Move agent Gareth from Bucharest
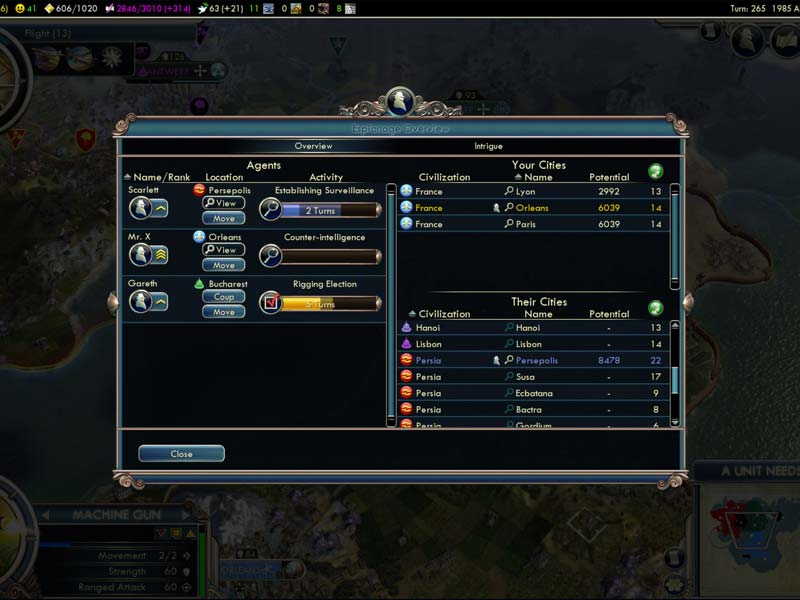800x600 pixels. click(223, 312)
